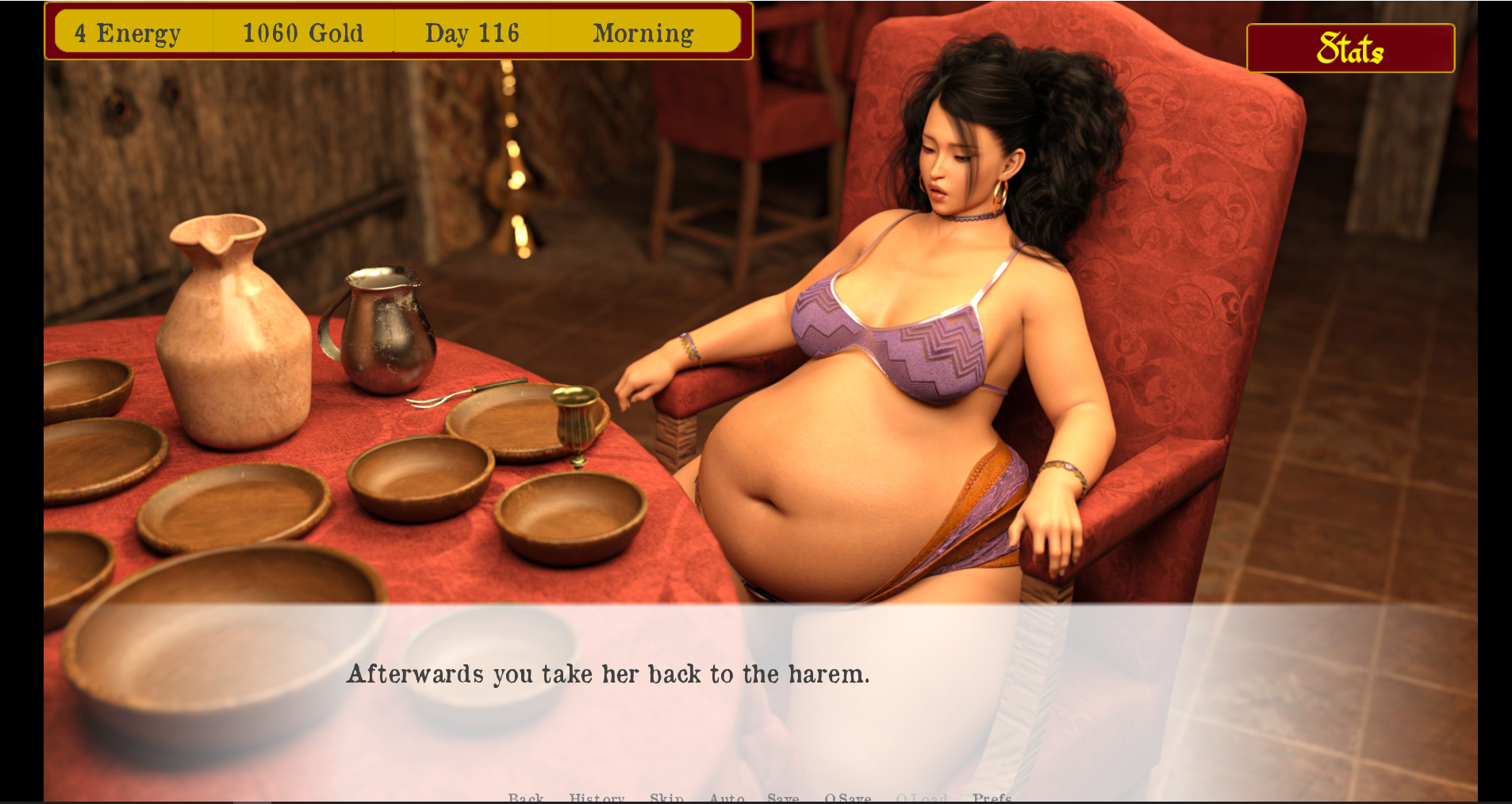
Task: Activate Skip in the quick menu
Action: coord(666,797)
